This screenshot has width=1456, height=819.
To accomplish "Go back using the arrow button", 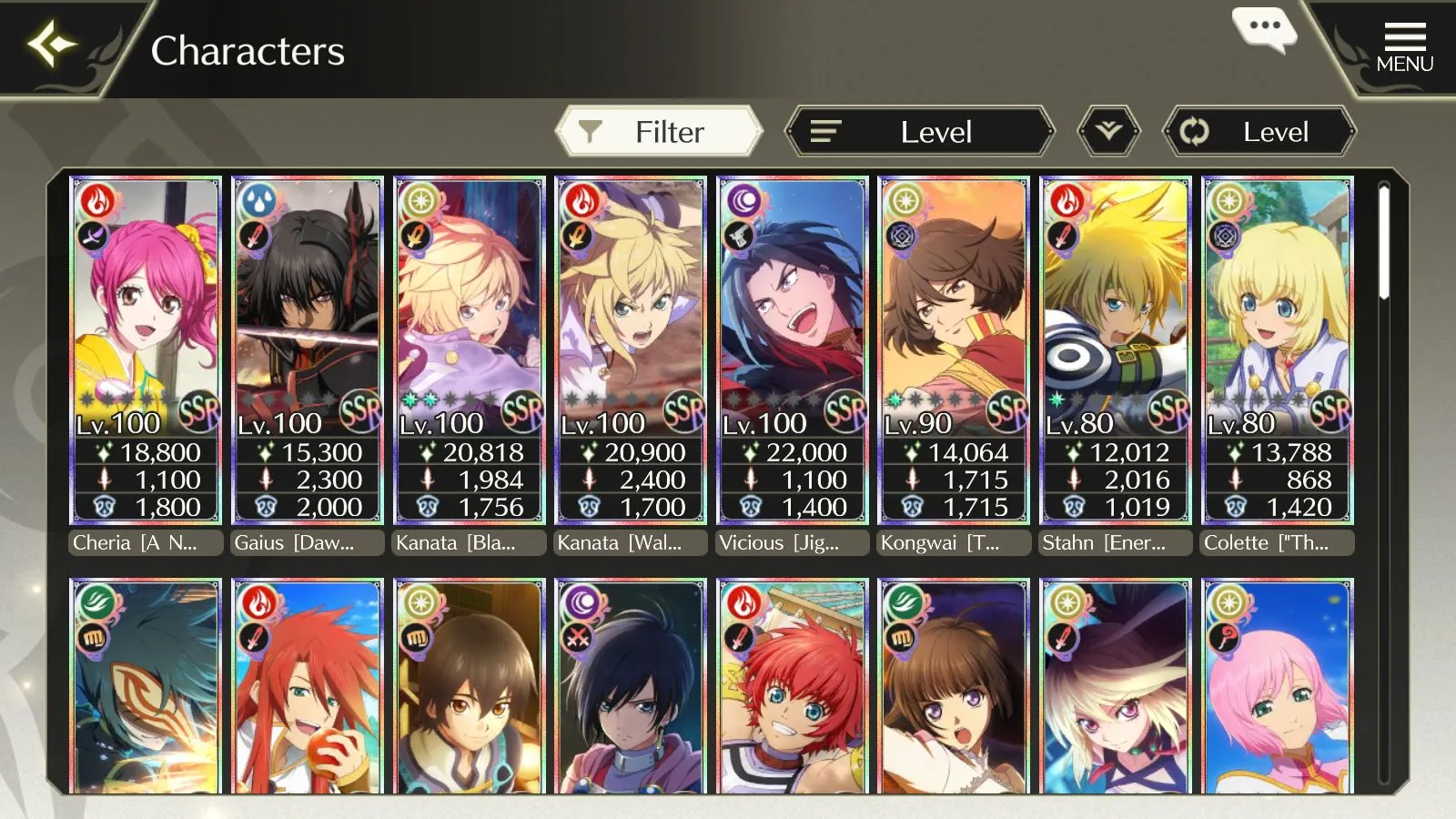I will (52, 45).
